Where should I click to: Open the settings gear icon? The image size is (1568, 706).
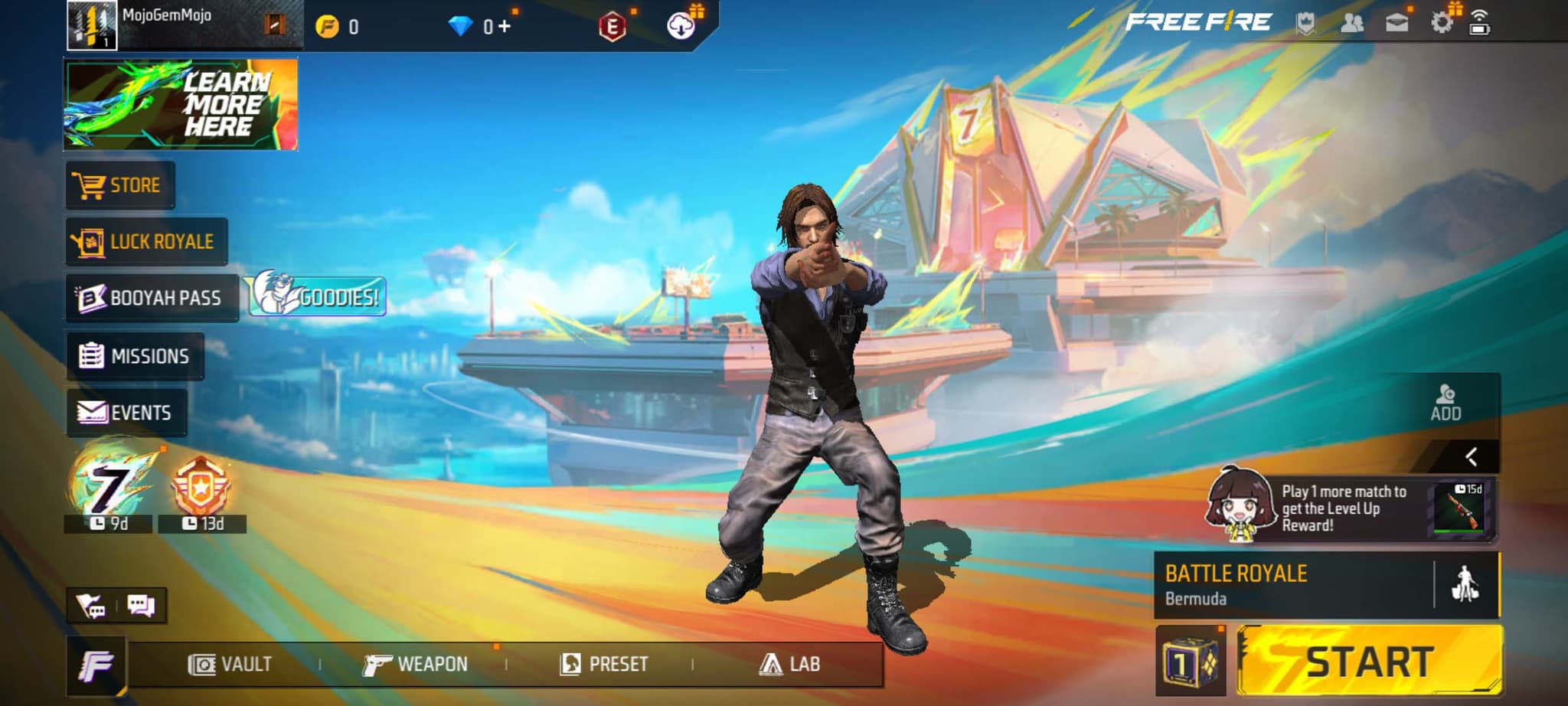click(x=1441, y=22)
